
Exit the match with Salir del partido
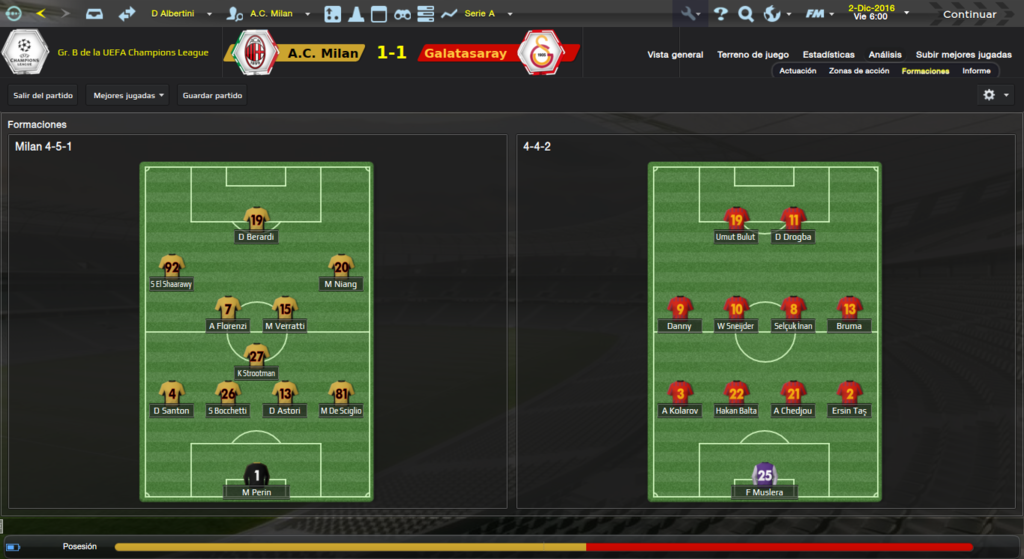pos(43,96)
